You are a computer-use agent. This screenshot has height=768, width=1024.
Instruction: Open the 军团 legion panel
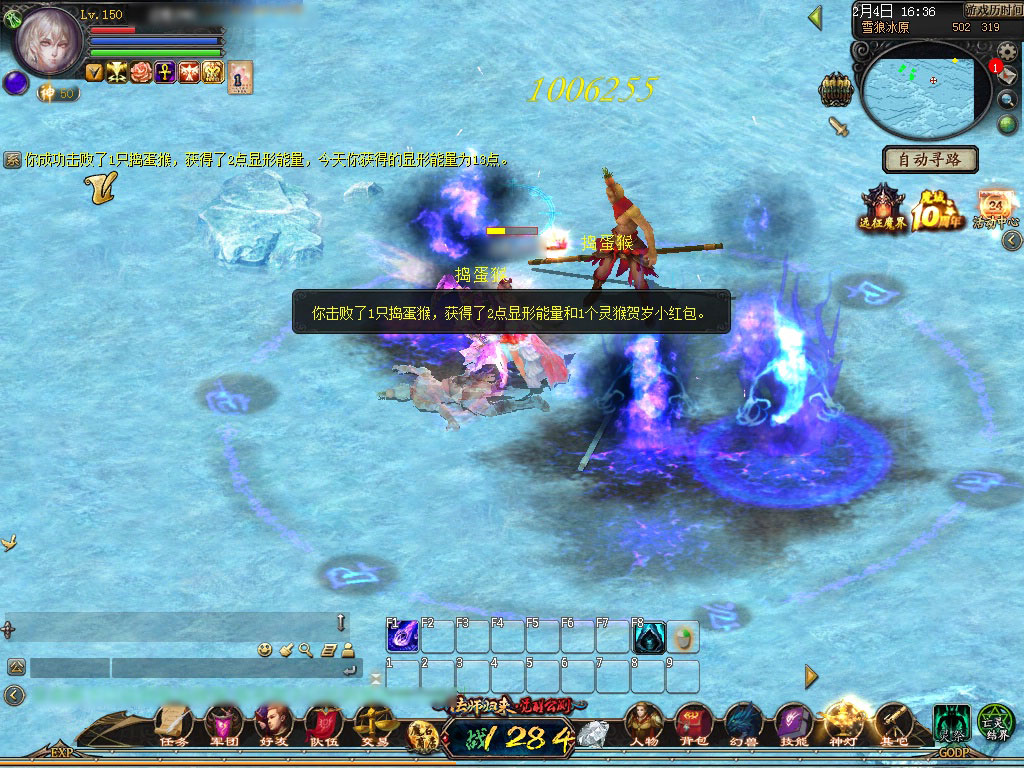click(222, 724)
